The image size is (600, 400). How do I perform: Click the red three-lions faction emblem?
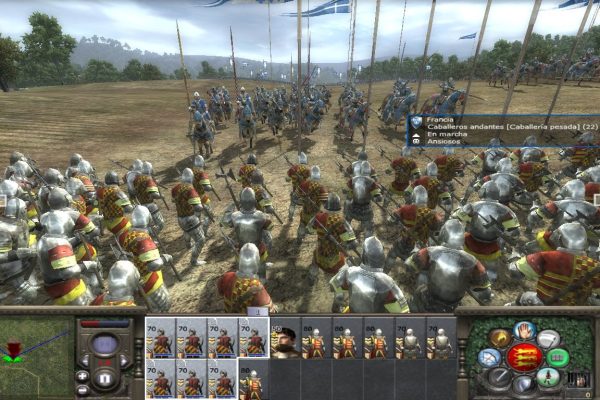523,357
